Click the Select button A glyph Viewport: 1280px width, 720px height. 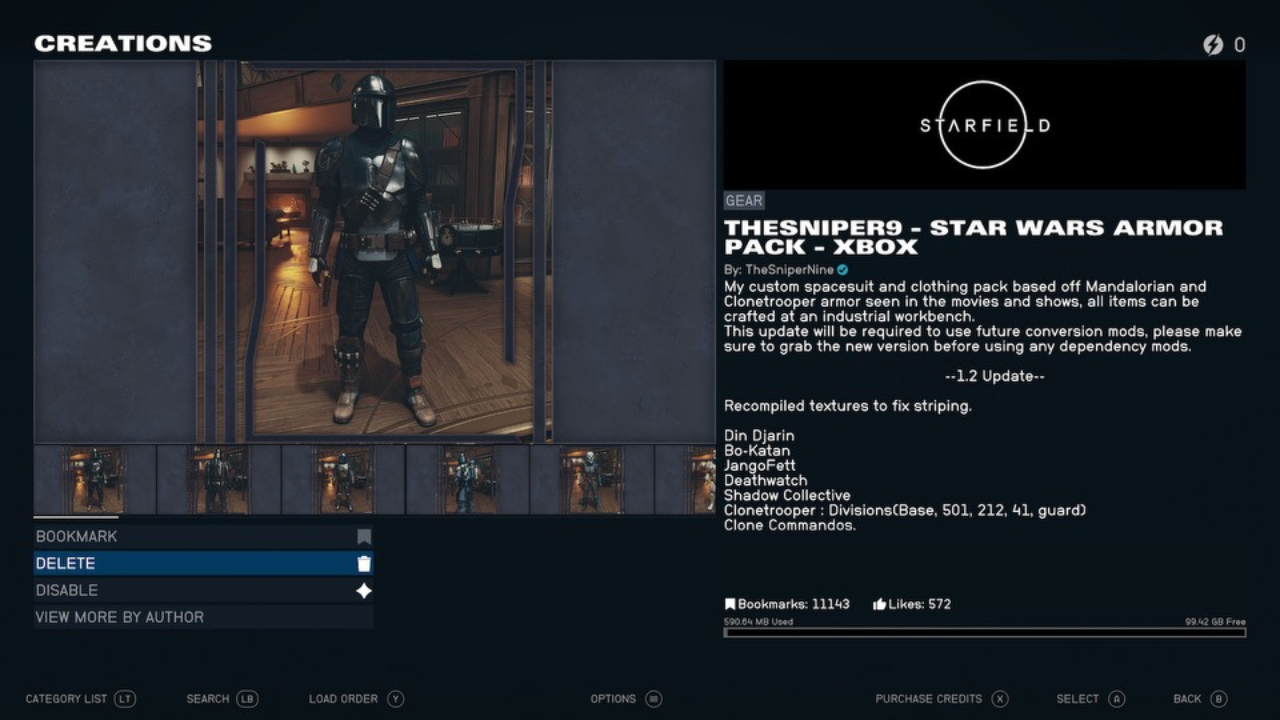tap(1115, 699)
